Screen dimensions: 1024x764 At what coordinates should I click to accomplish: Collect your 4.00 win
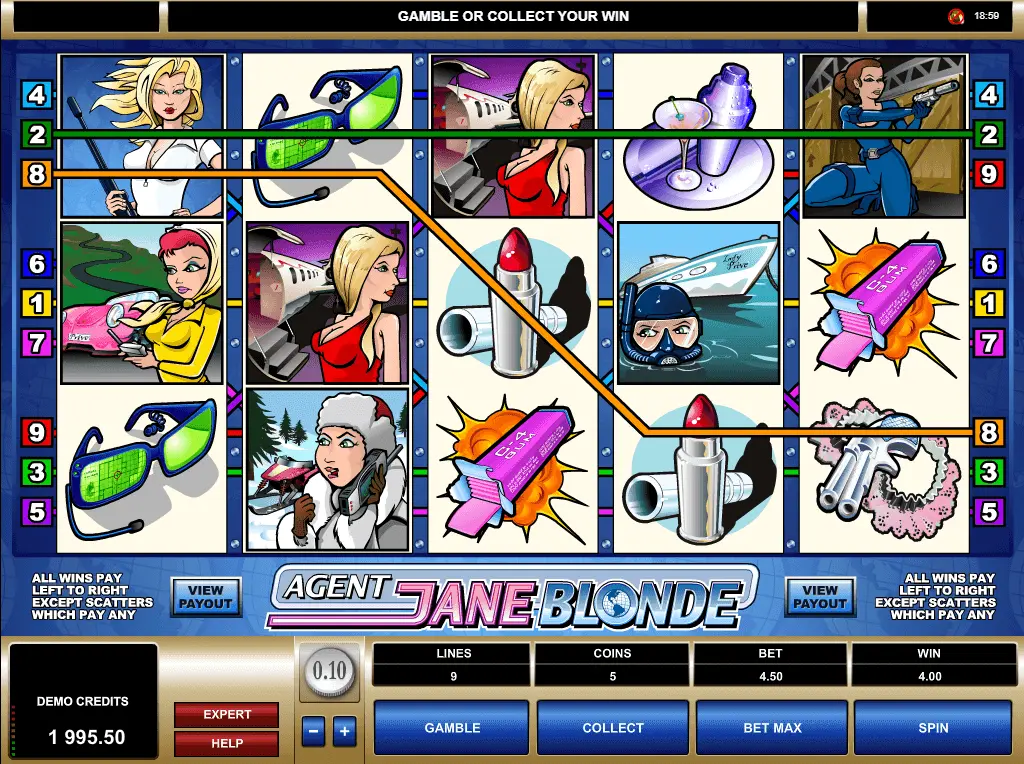pos(612,728)
